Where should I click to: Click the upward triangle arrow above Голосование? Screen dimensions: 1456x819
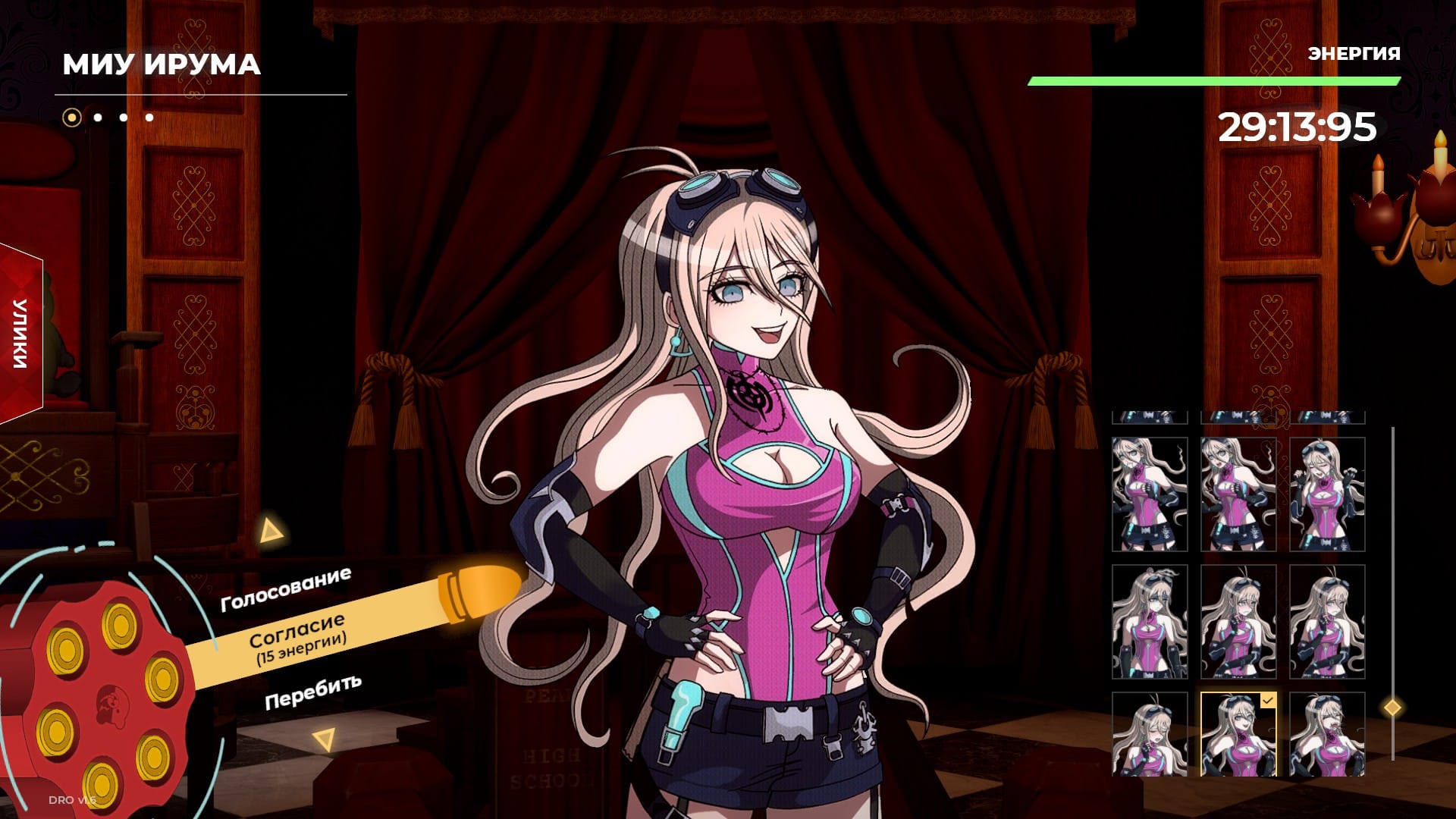coord(270,530)
